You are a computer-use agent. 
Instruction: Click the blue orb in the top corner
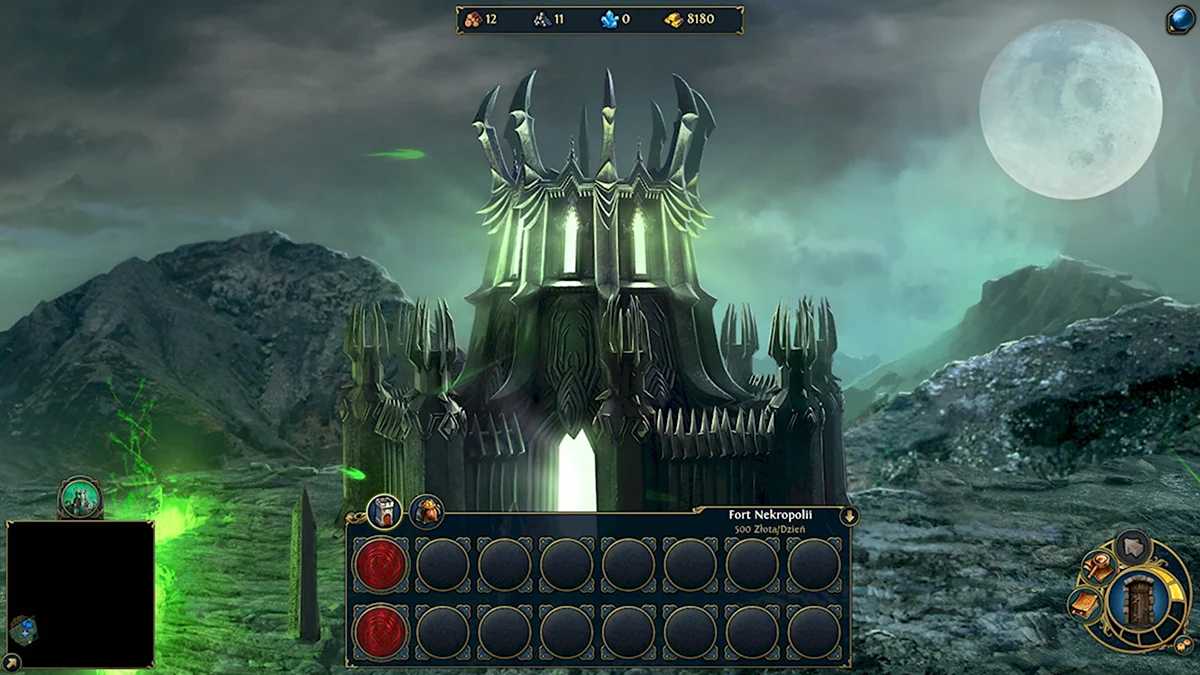(1180, 20)
